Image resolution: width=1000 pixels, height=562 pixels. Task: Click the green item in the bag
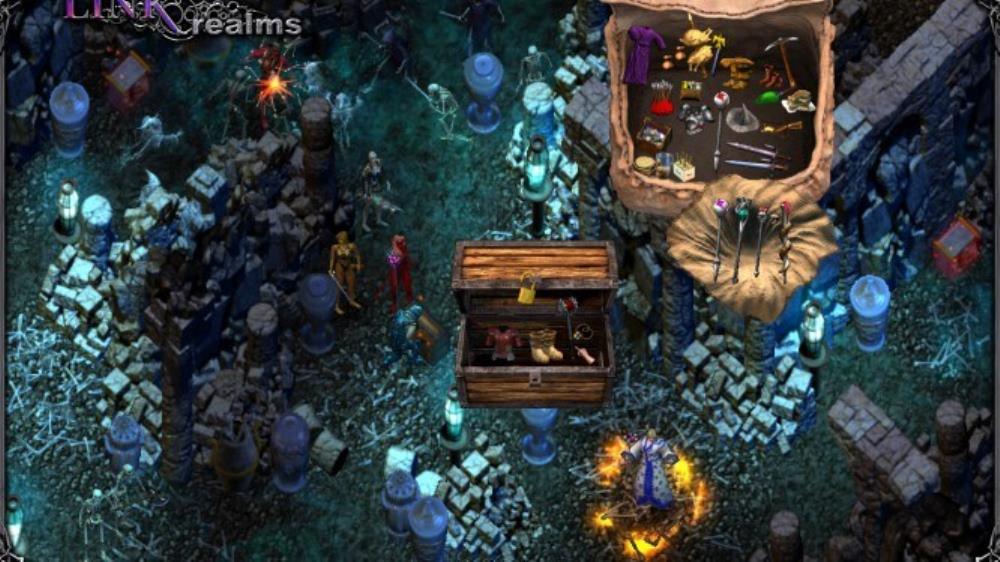pos(768,97)
